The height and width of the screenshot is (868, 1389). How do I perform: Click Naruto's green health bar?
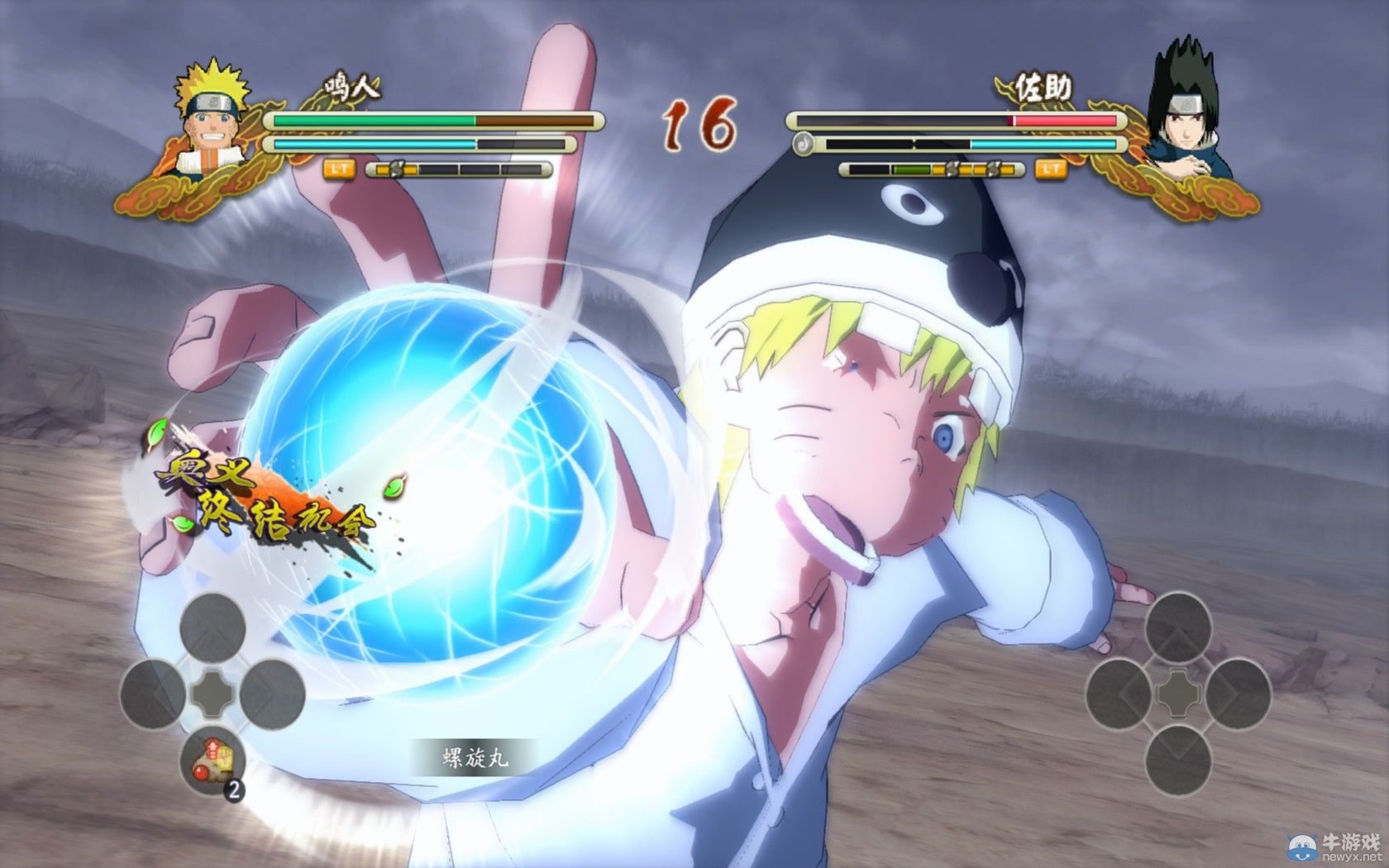[x=372, y=120]
